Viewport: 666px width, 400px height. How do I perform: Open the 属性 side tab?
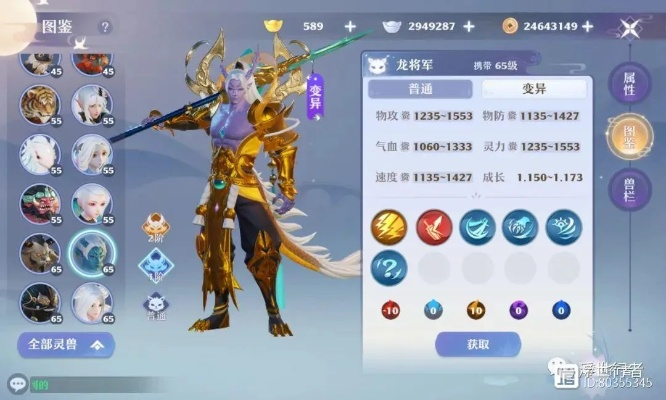click(630, 85)
